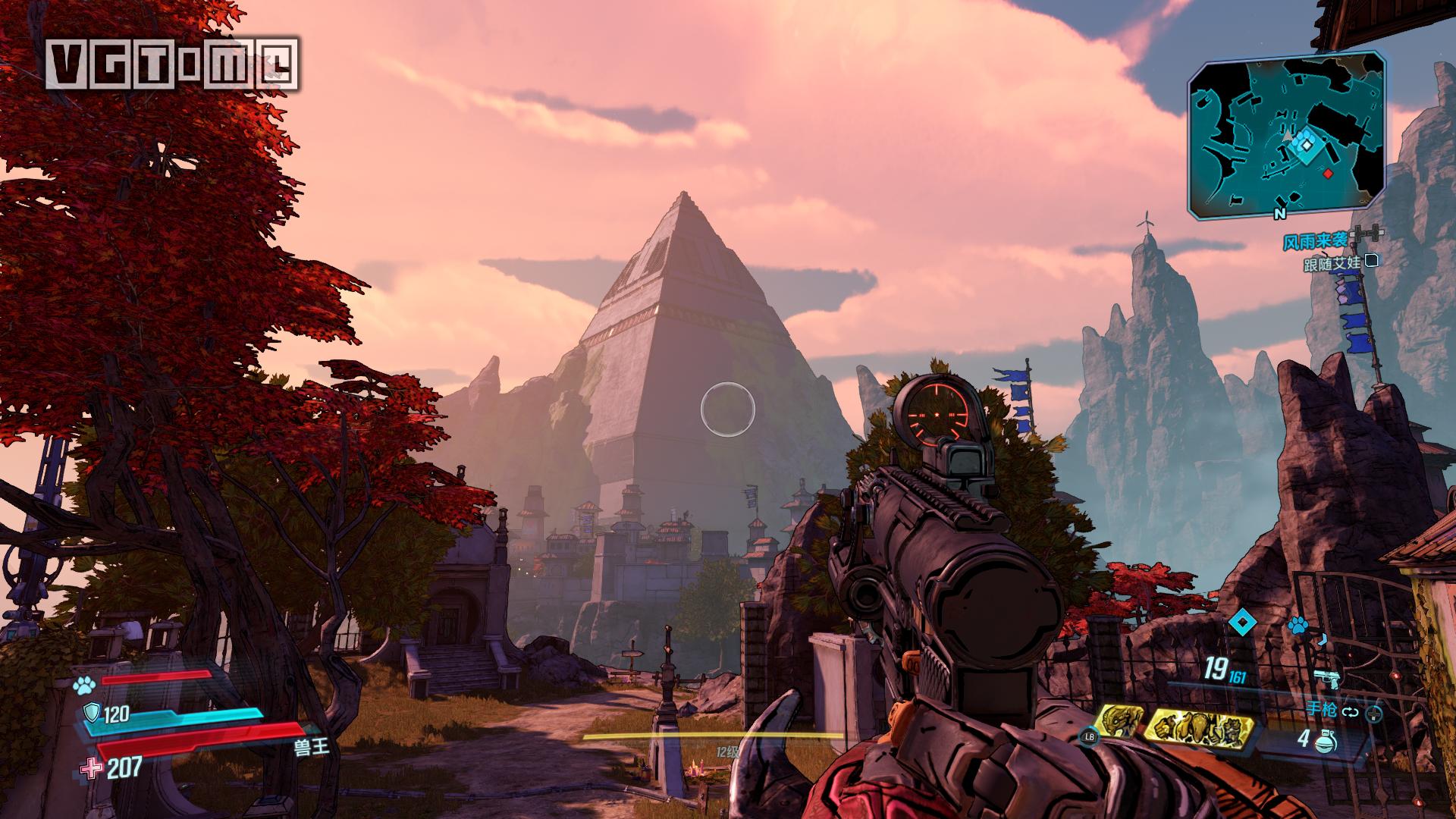Select the shield icon beside 120
The width and height of the screenshot is (1456, 819).
pyautogui.click(x=90, y=713)
